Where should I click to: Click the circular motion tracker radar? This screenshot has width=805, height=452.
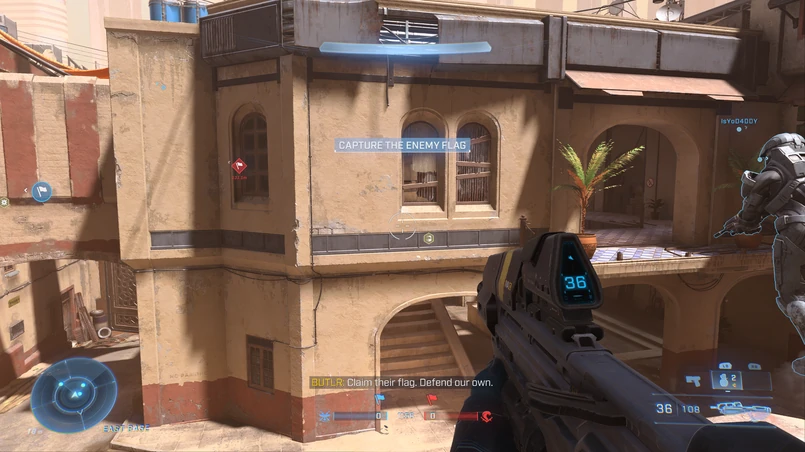tap(73, 394)
